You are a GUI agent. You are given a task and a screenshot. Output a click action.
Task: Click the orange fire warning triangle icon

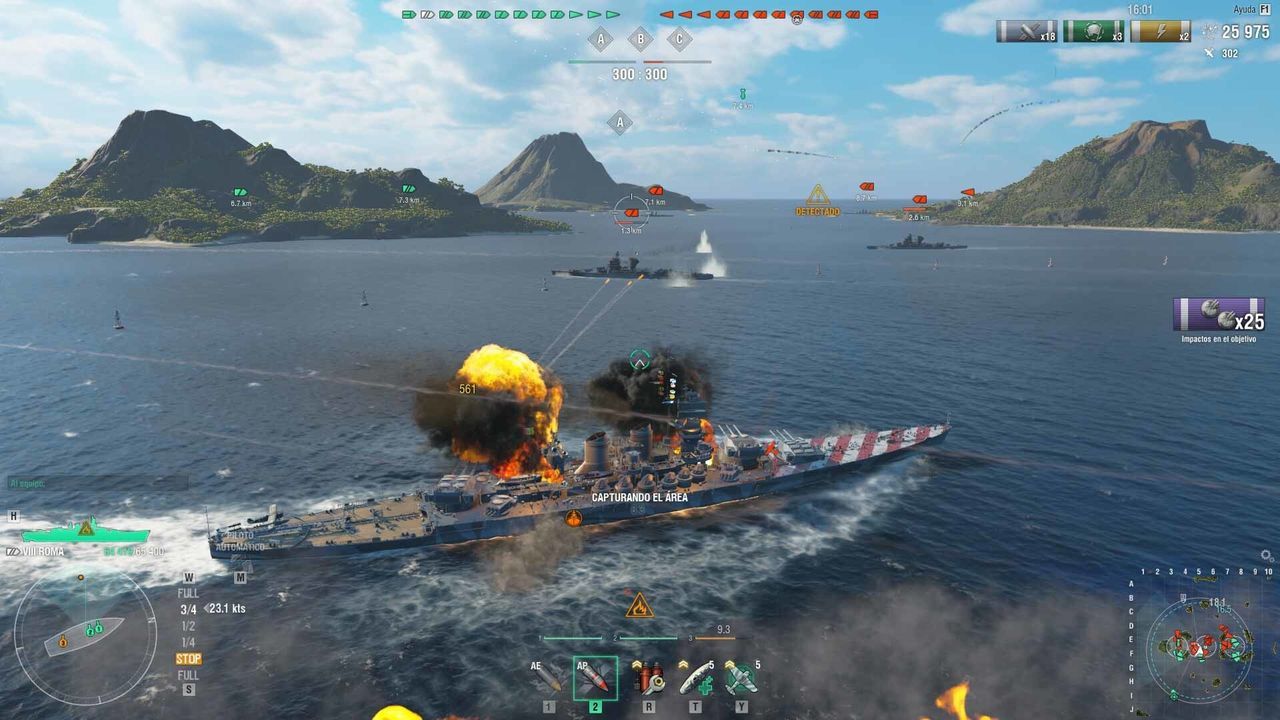click(639, 605)
